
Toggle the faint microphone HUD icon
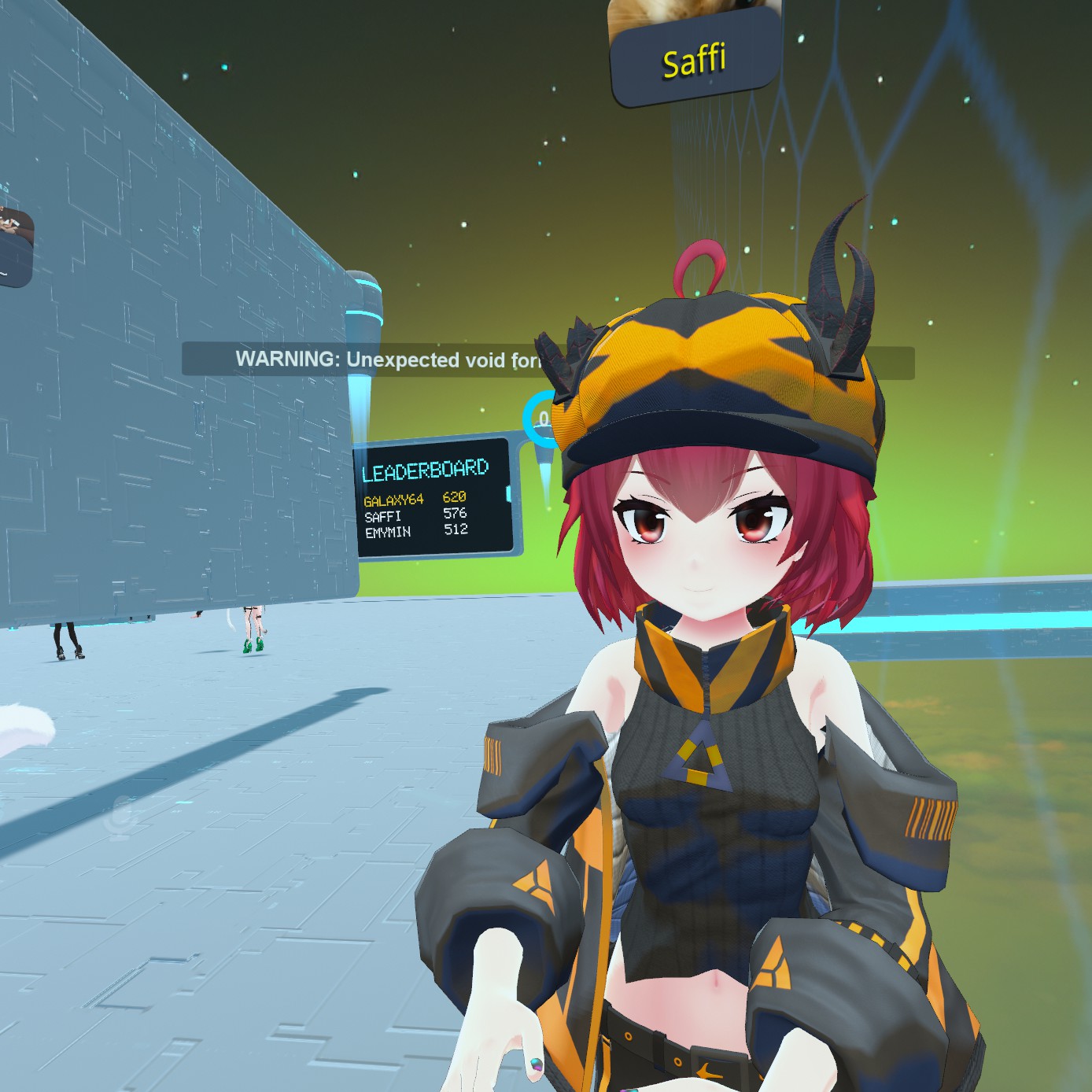(x=120, y=817)
